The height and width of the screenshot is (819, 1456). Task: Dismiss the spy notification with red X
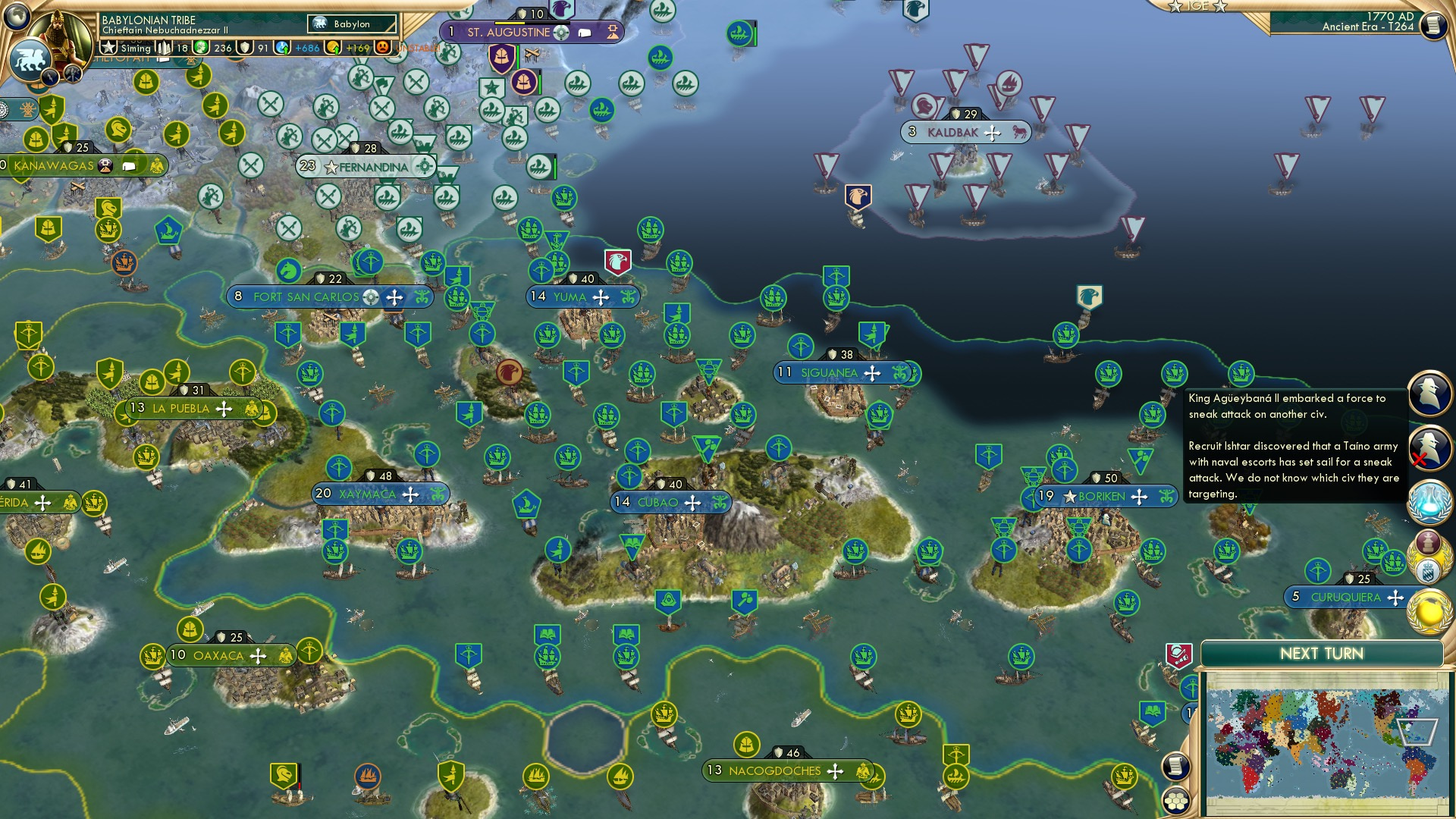(x=1428, y=449)
